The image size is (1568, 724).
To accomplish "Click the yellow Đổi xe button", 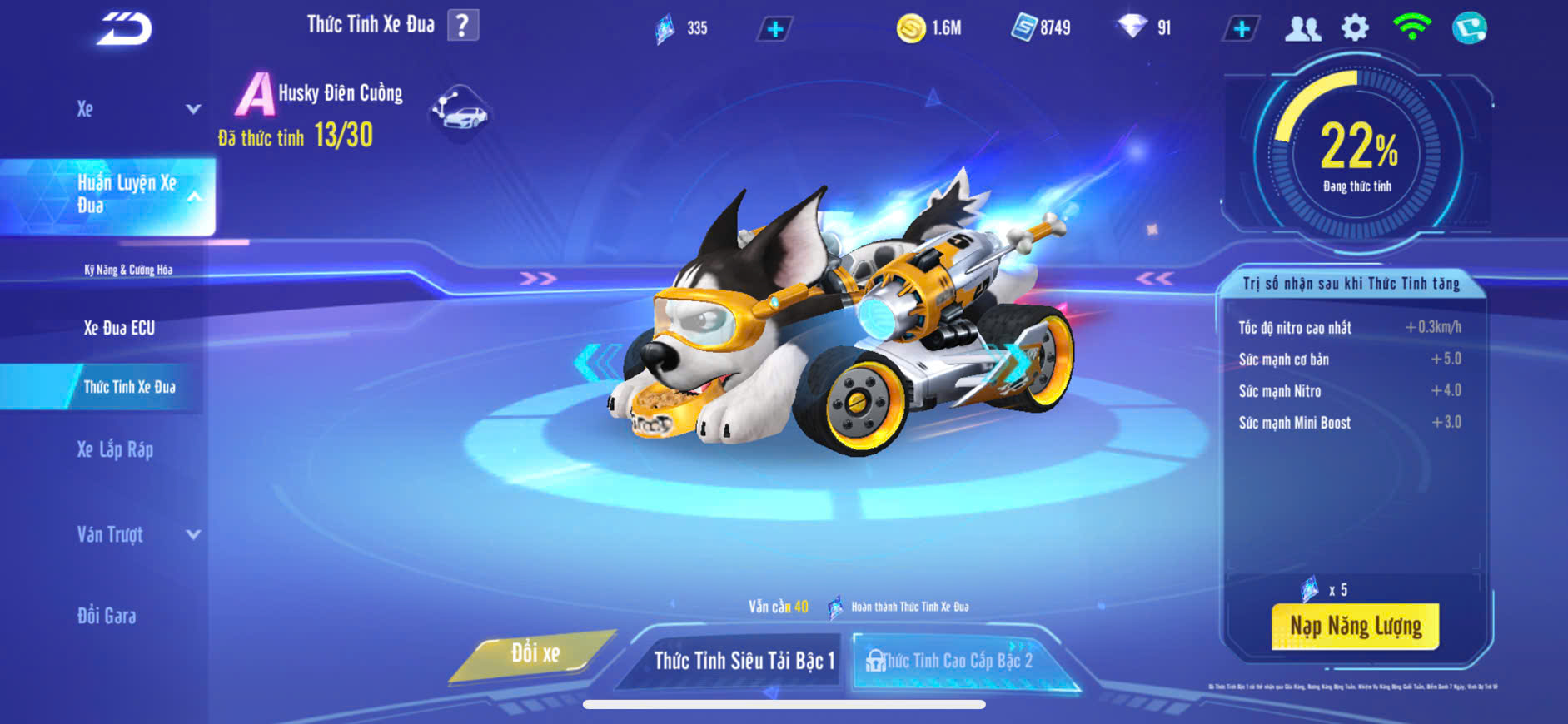I will [x=535, y=654].
